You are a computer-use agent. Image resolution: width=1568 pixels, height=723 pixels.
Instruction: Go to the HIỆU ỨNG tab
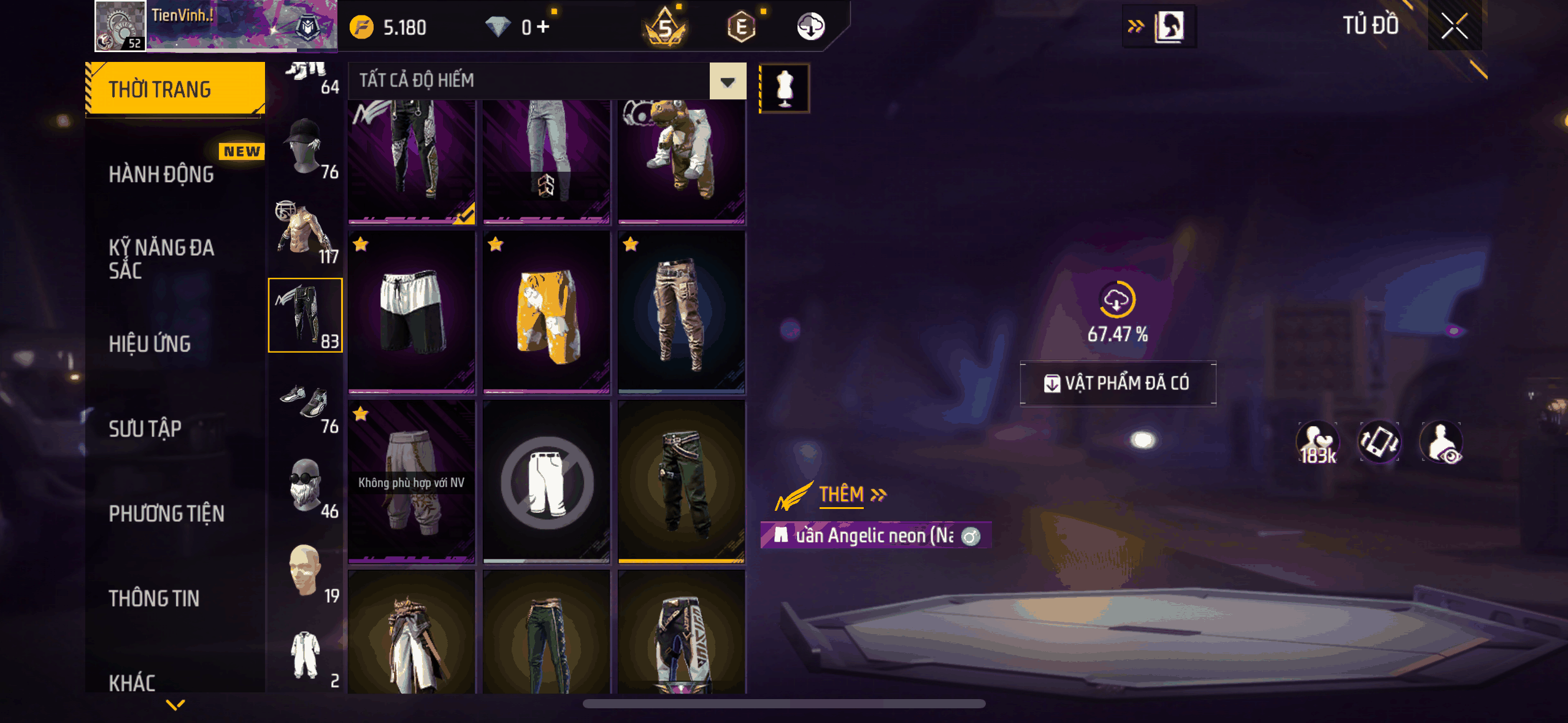click(150, 344)
